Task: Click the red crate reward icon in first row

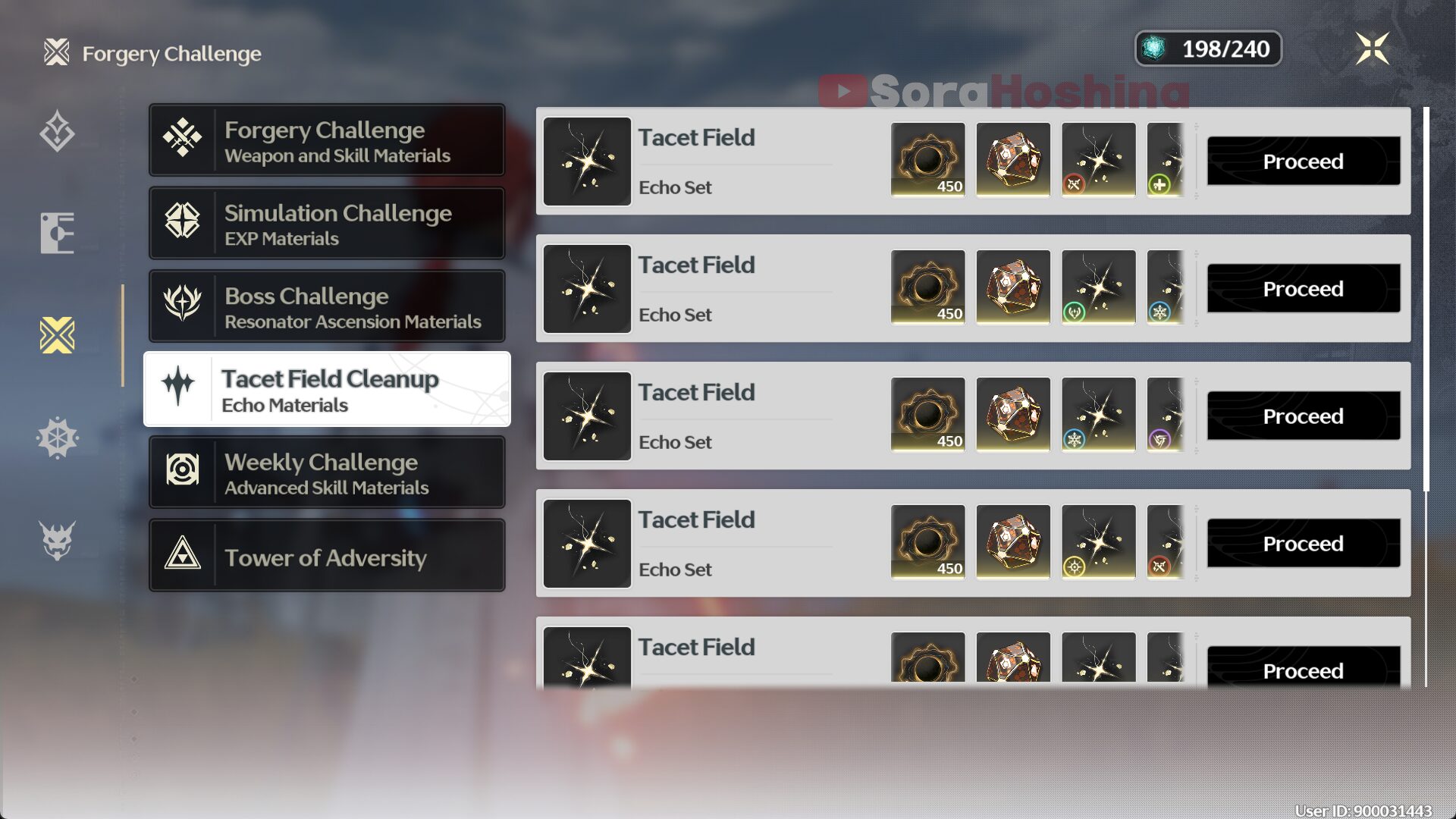Action: [1013, 159]
